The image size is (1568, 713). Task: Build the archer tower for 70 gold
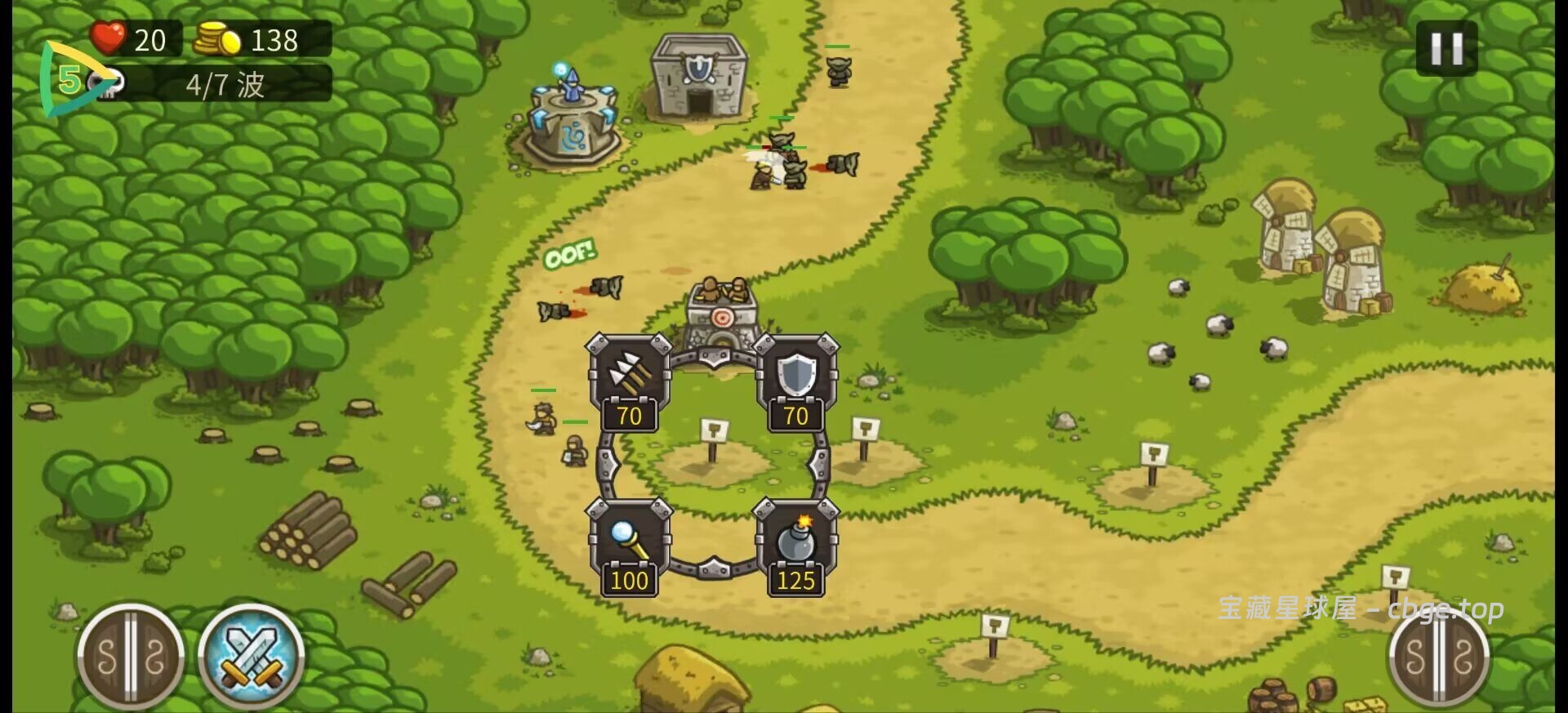point(628,381)
